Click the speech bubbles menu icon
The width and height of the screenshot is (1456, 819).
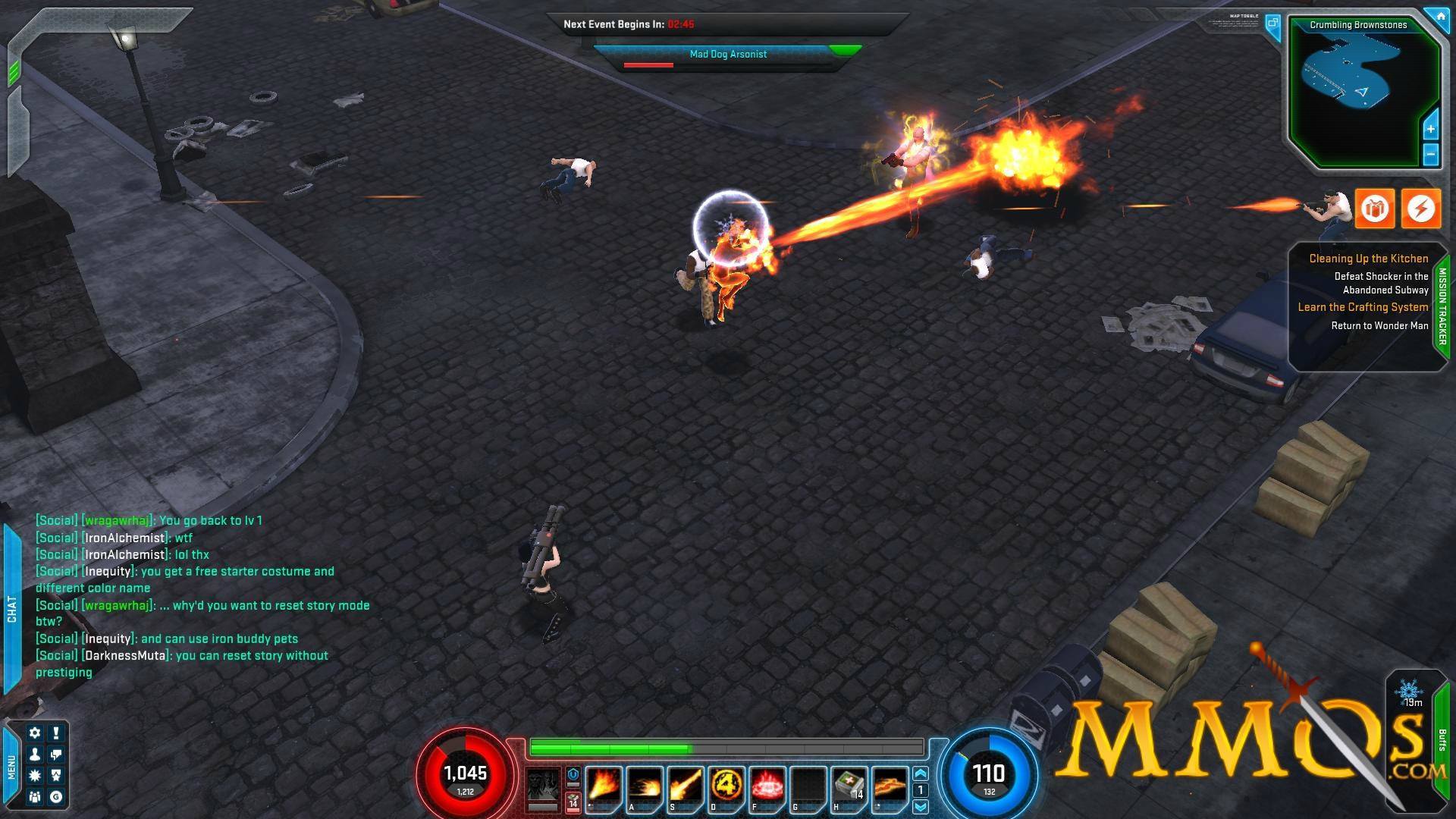56,755
